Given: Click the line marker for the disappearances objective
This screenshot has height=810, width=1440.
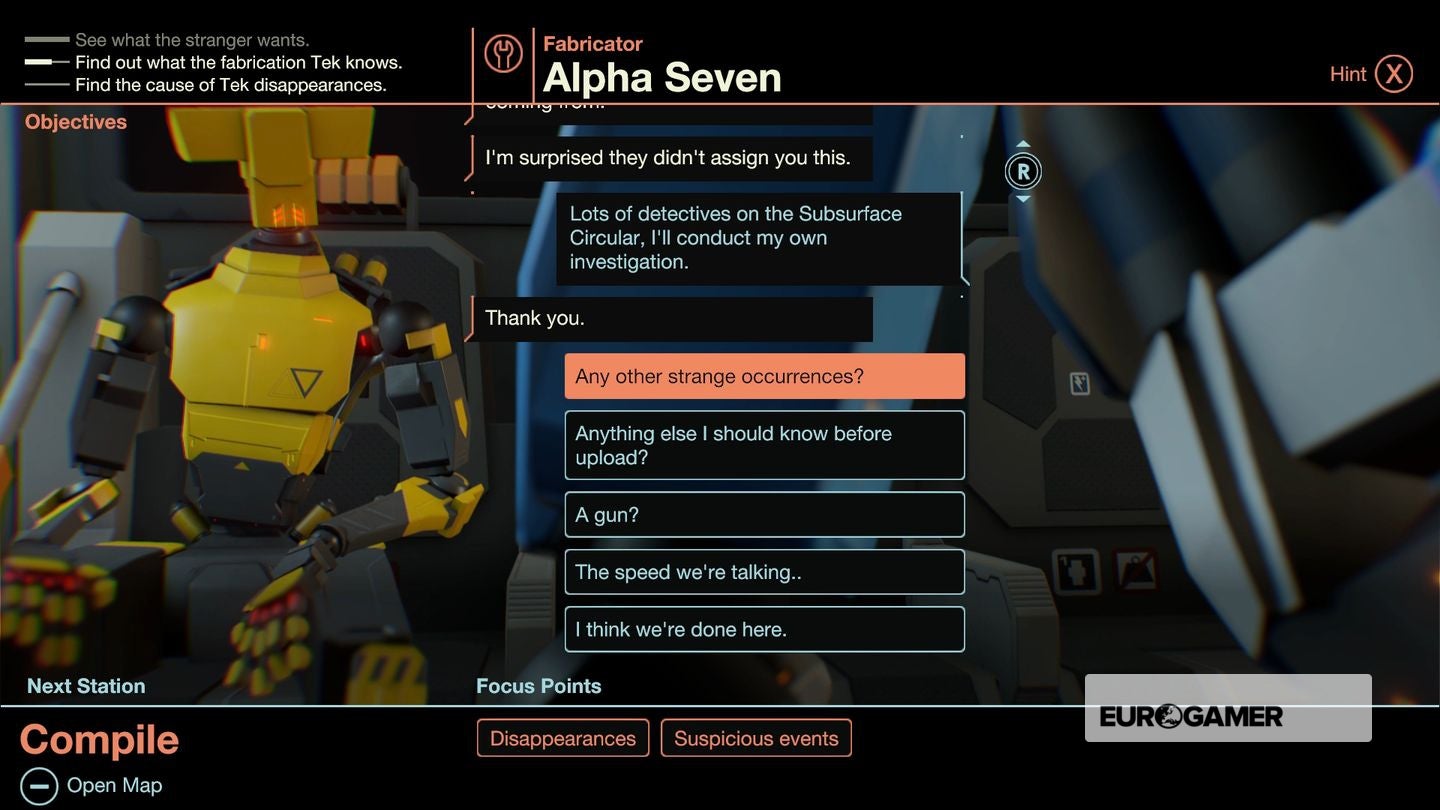Looking at the screenshot, I should [x=46, y=84].
